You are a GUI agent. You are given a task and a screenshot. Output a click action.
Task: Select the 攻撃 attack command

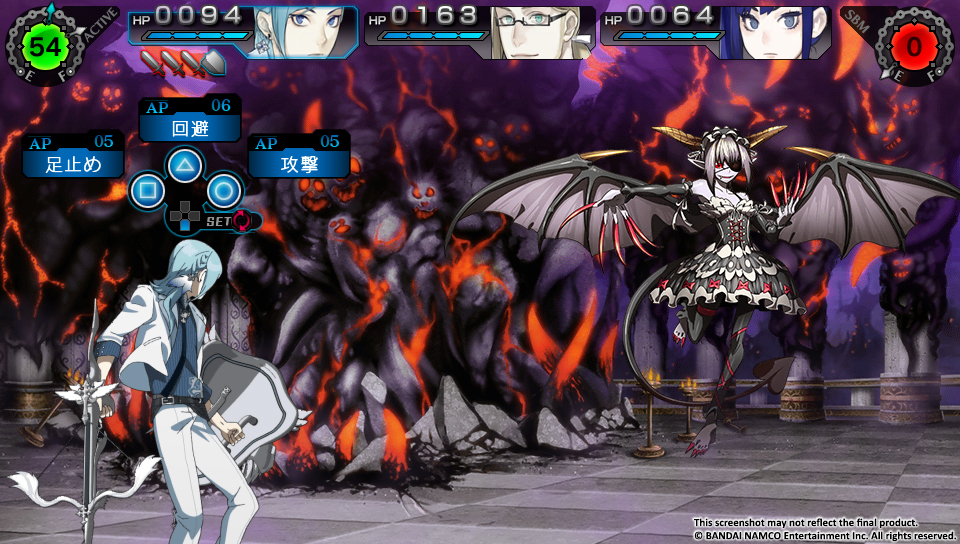(299, 165)
